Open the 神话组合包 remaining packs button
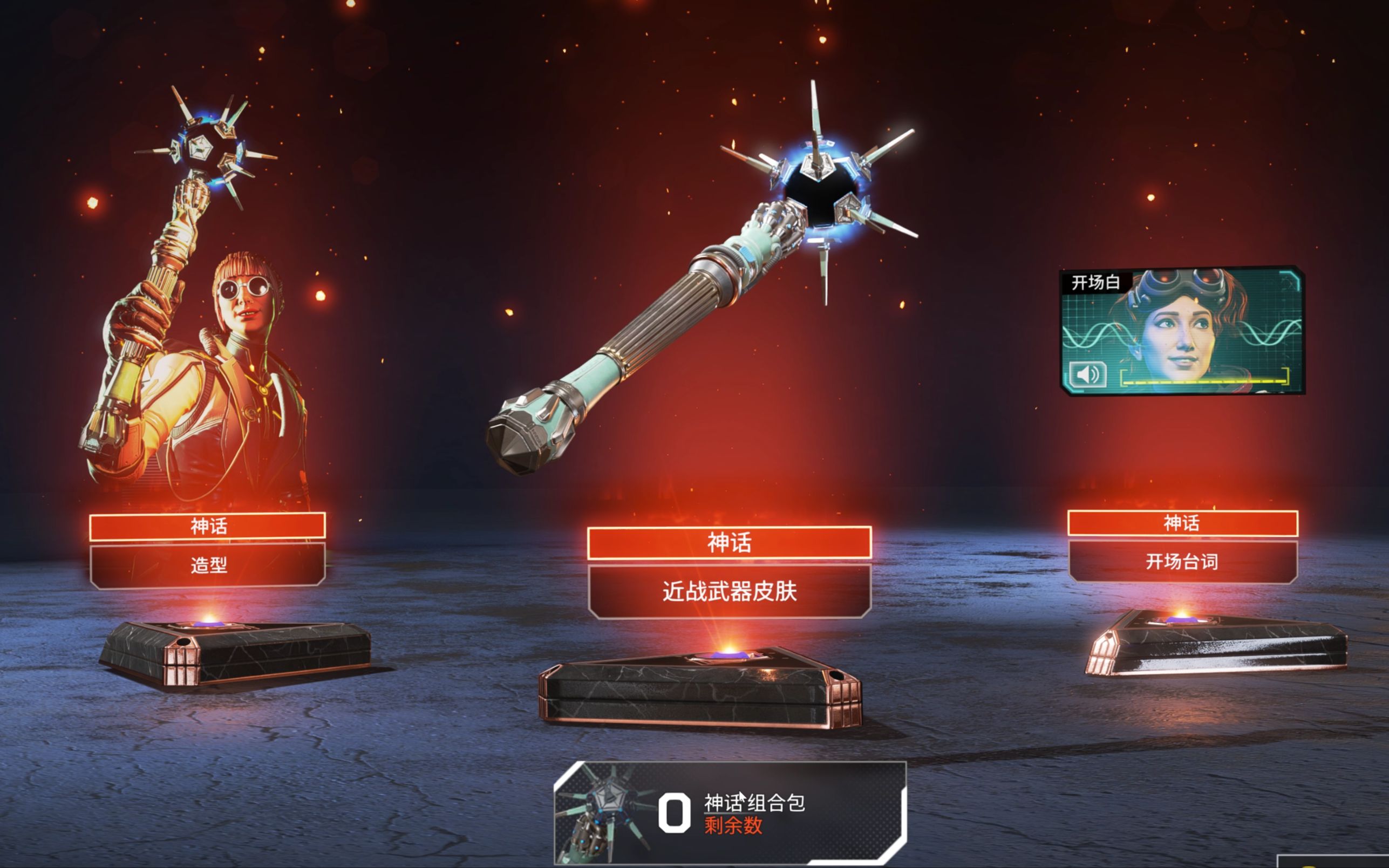 pyautogui.click(x=729, y=812)
